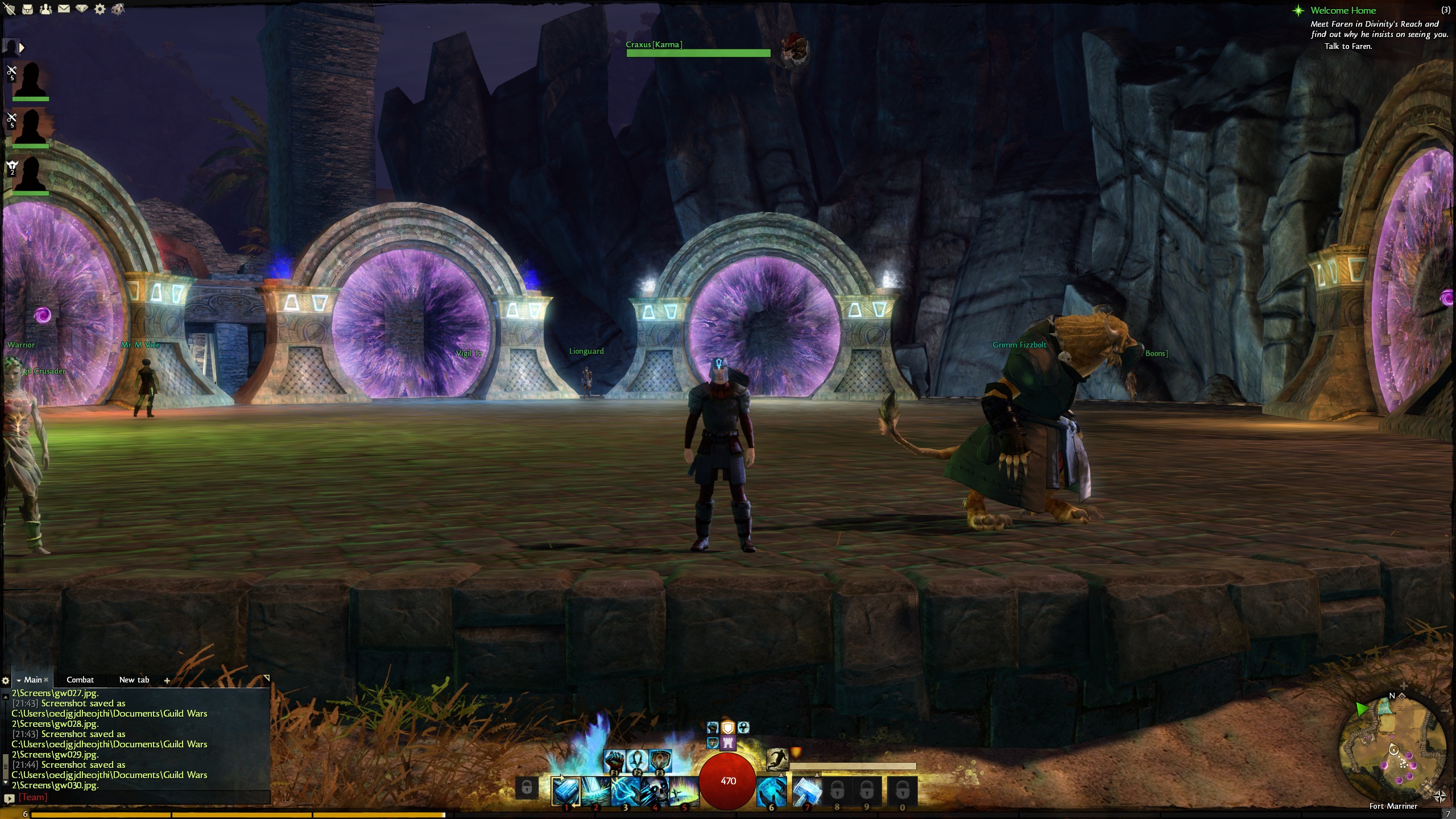Focus the Team chat input field
The image size is (1456, 819).
tap(142, 797)
